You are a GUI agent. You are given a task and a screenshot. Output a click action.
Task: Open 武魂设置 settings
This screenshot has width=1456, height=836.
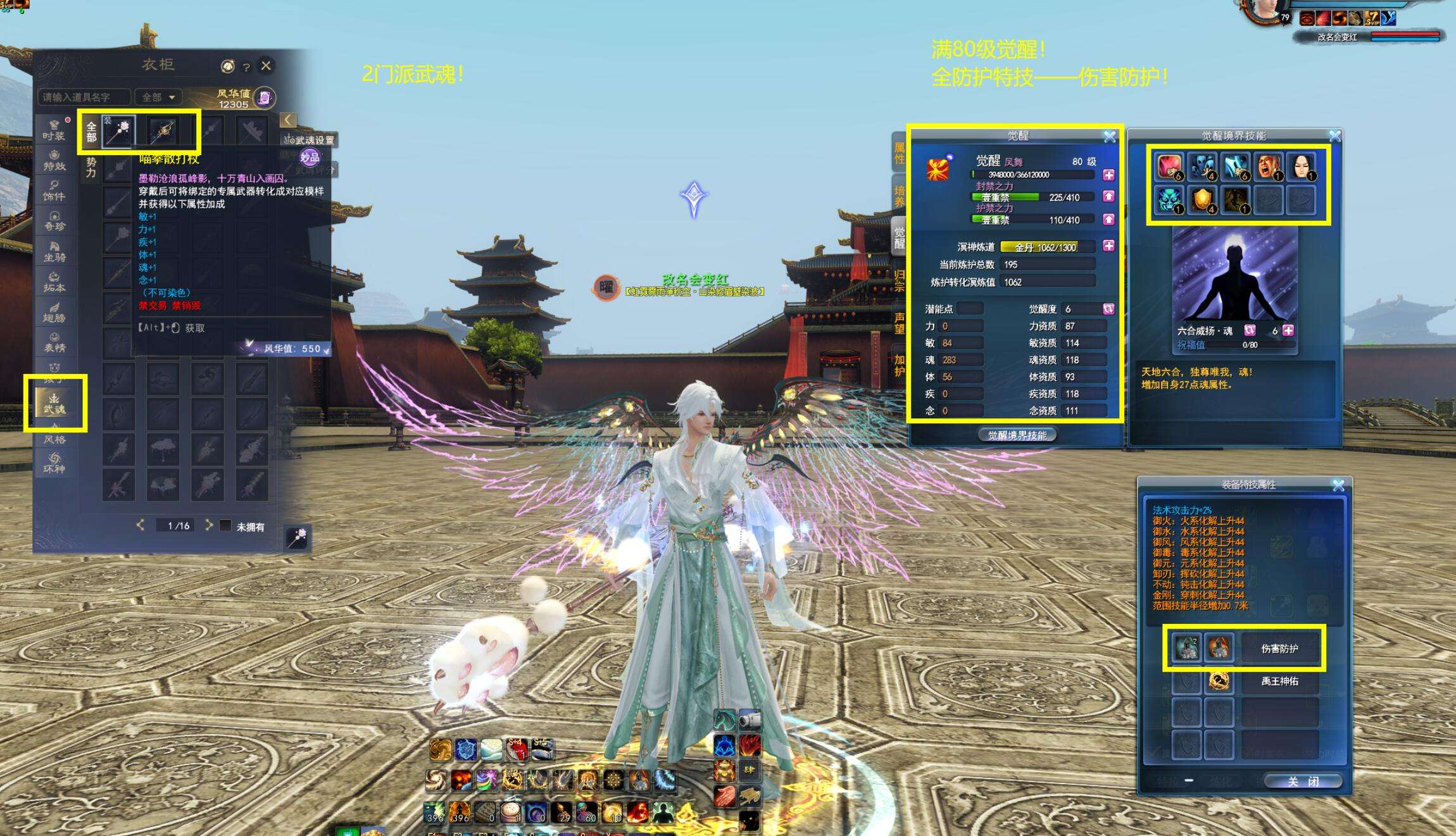click(x=310, y=140)
